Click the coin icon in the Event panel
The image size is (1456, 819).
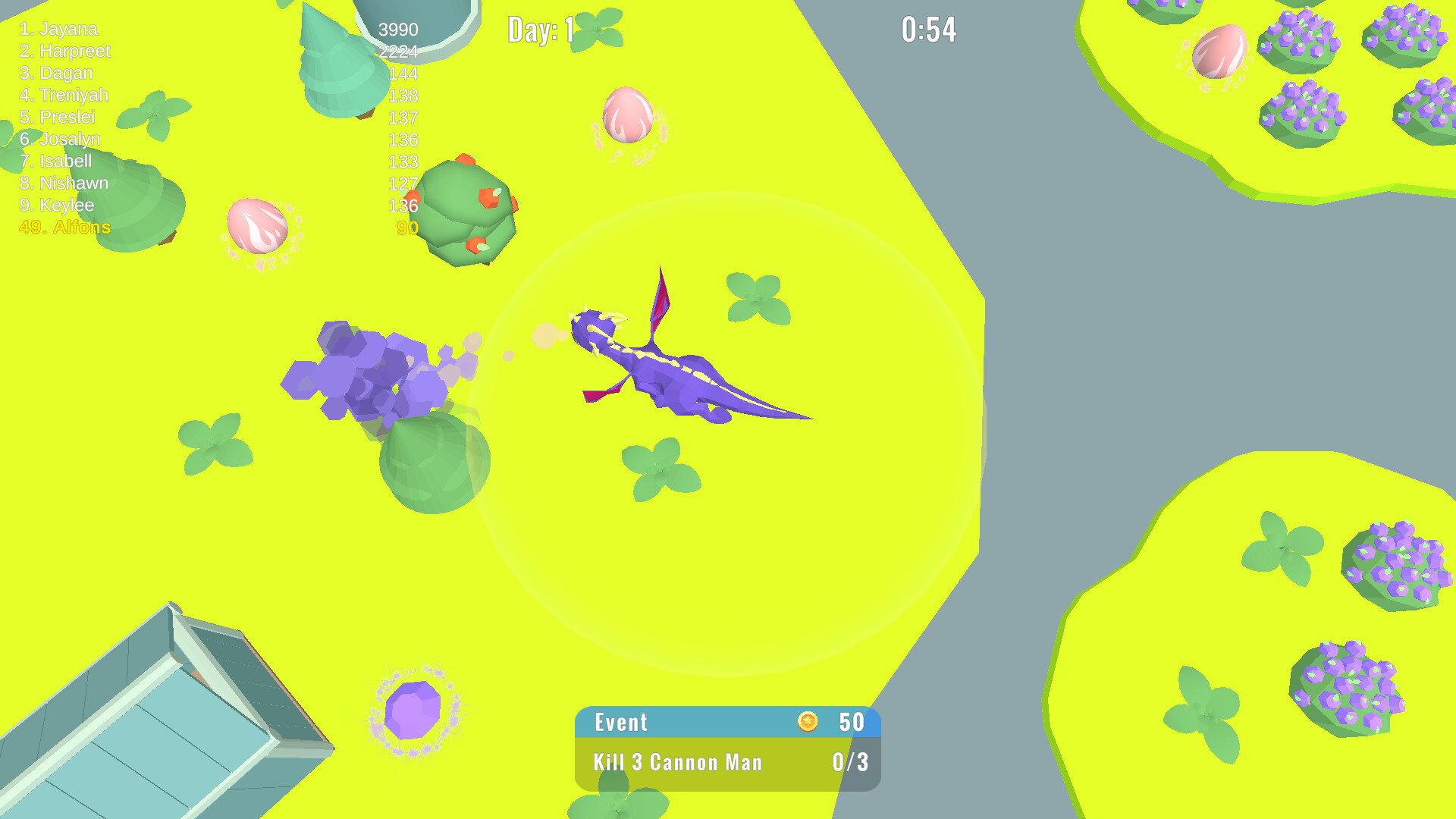pos(809,722)
